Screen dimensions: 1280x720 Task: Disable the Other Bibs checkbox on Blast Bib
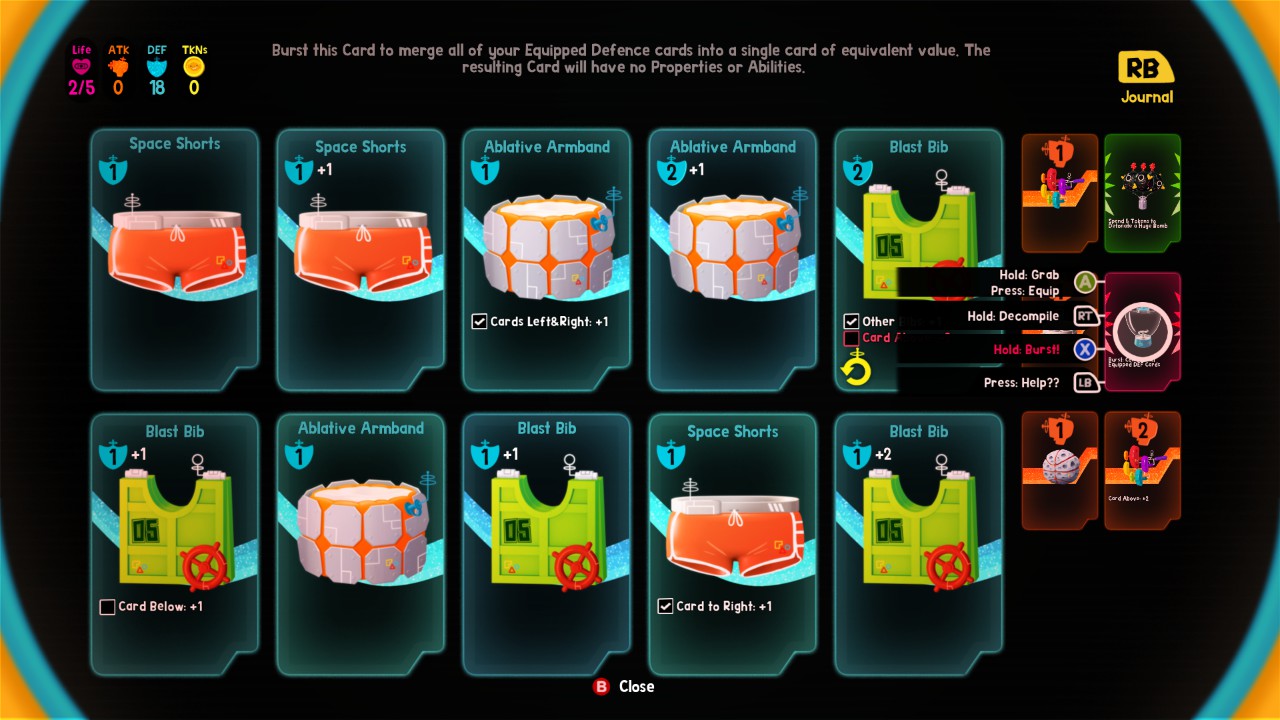(852, 321)
